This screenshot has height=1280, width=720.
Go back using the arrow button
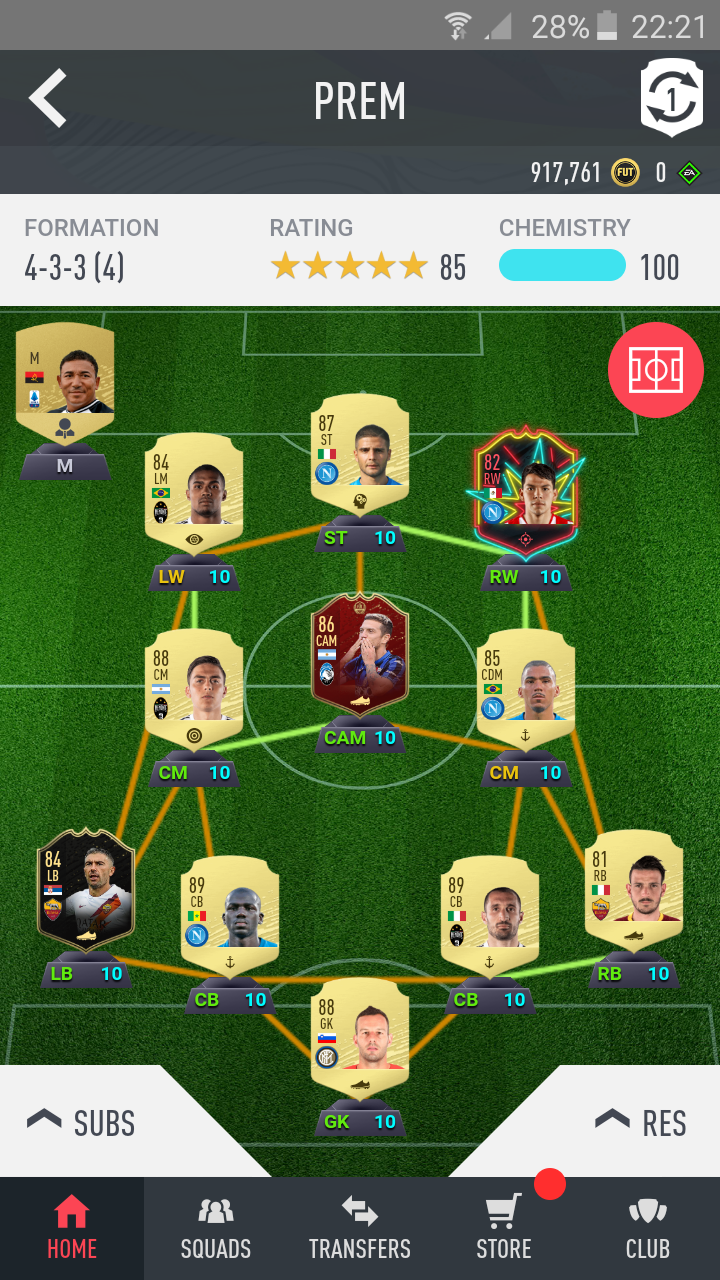click(48, 98)
